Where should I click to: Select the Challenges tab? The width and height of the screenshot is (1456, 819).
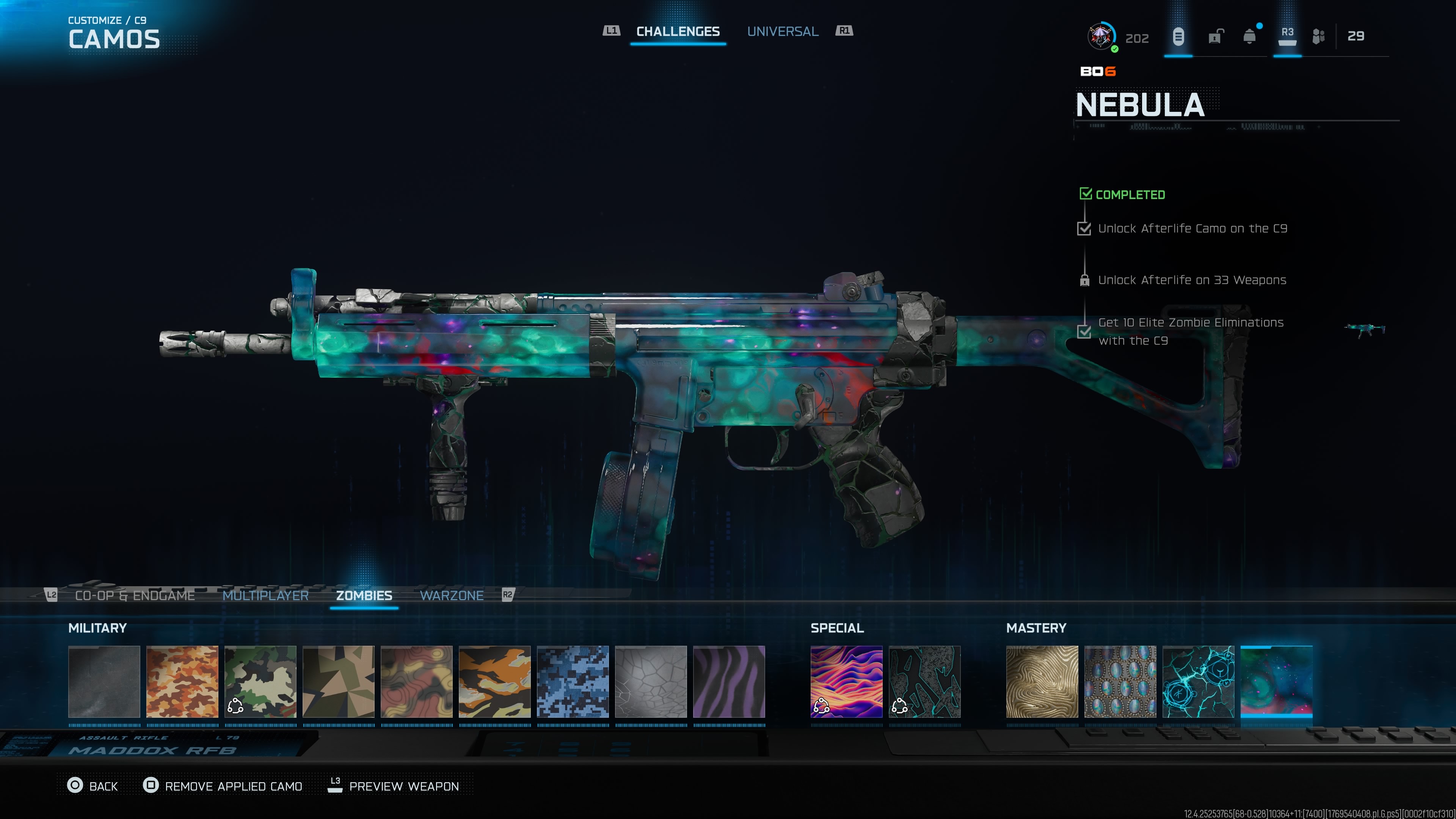pos(678,31)
